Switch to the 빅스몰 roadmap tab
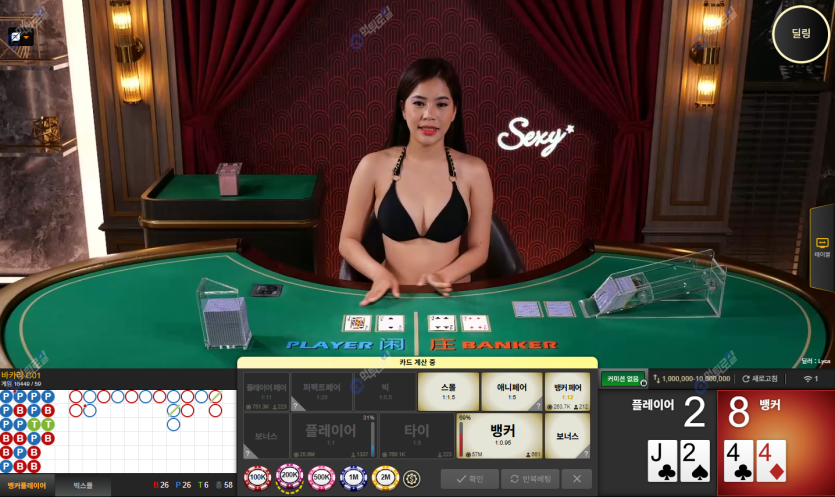Image resolution: width=835 pixels, height=497 pixels. [82, 485]
